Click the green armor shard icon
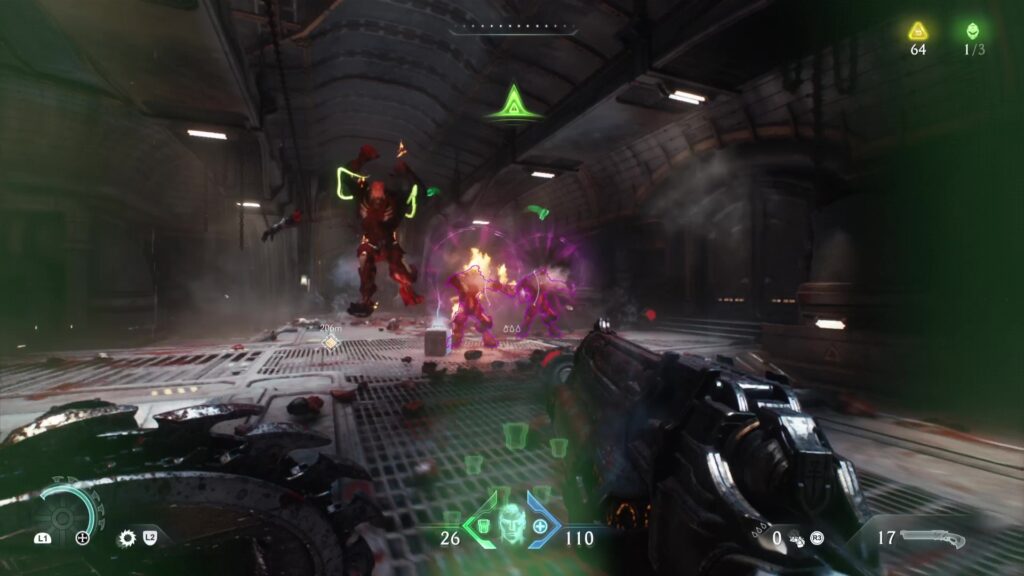The image size is (1024, 576). [x=481, y=525]
